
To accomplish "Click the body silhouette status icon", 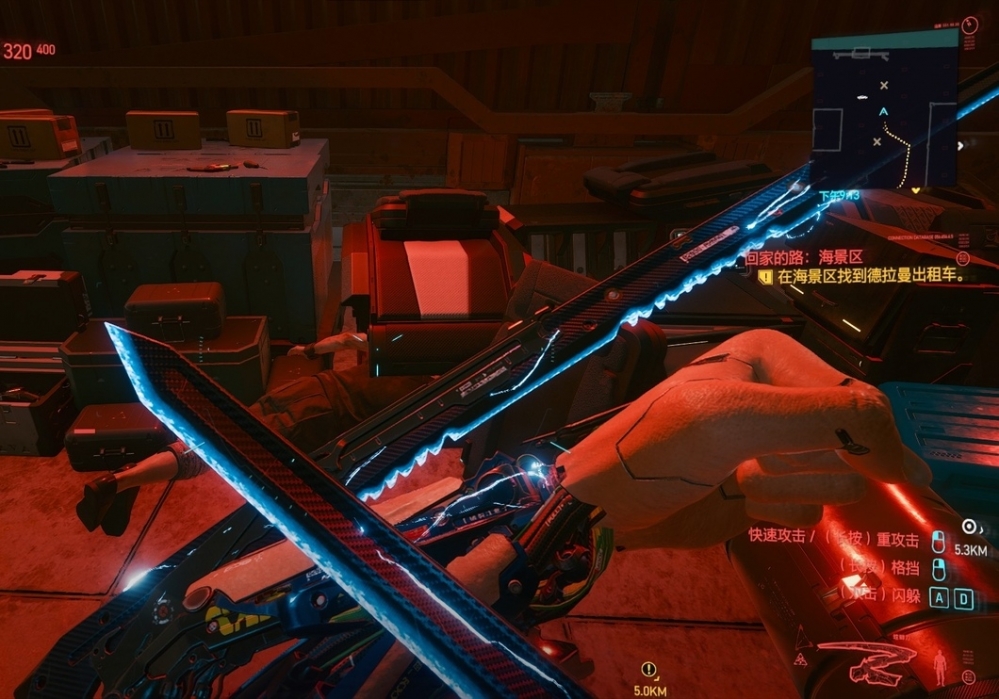I will click(x=940, y=664).
